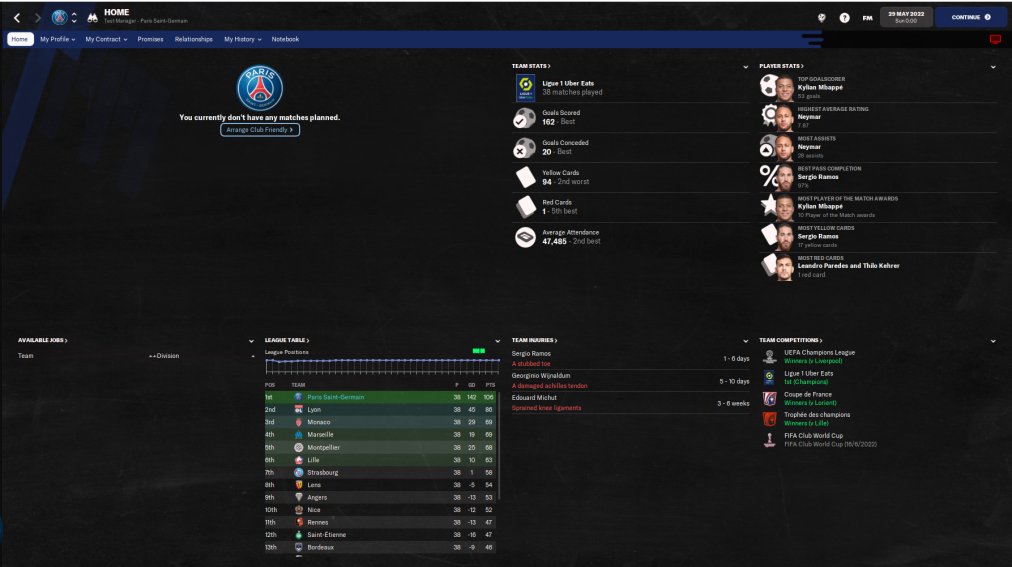Select UEFA Champions League competition

pos(820,352)
